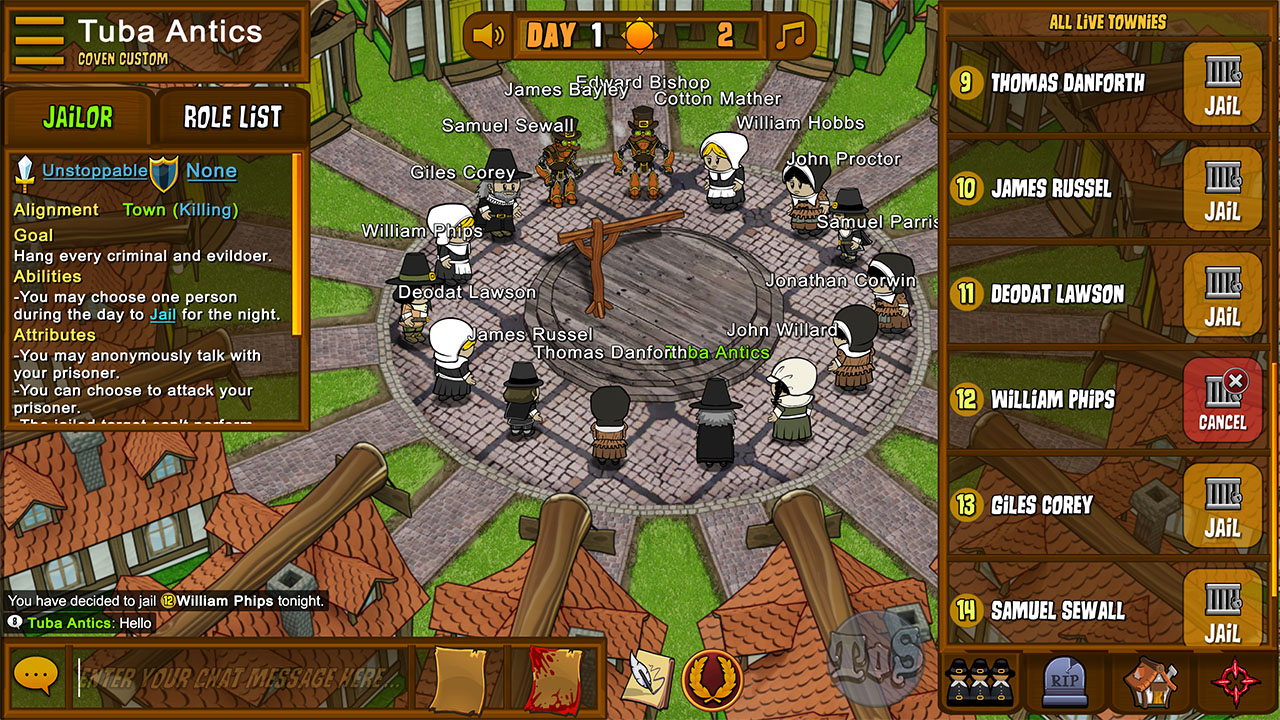Toggle the sound speaker icon
1280x720 pixels.
point(489,37)
